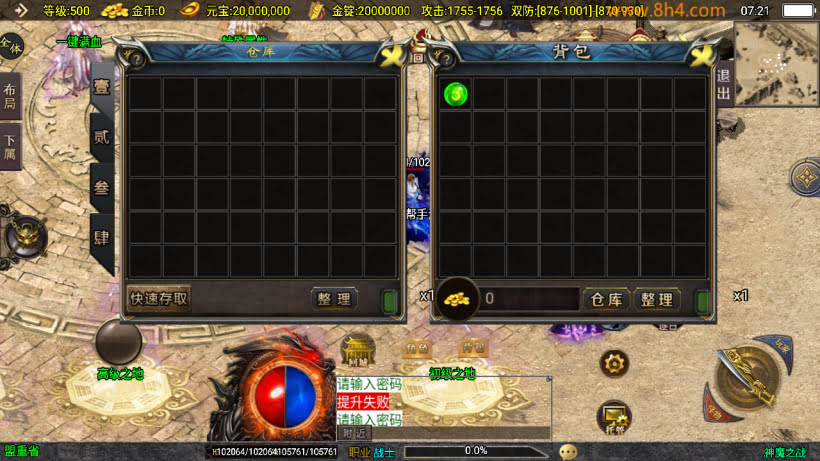Viewport: 820px width, 461px height.
Task: Open the chat bubble icon
Action: click(568, 451)
